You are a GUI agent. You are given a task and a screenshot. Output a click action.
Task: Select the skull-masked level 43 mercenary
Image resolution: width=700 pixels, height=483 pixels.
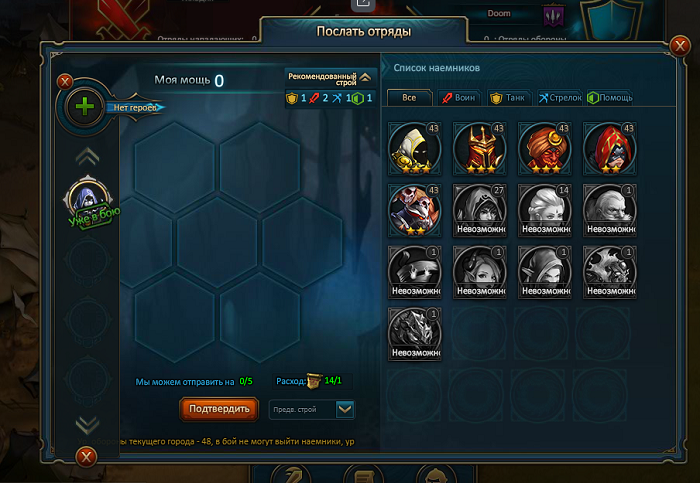[414, 209]
